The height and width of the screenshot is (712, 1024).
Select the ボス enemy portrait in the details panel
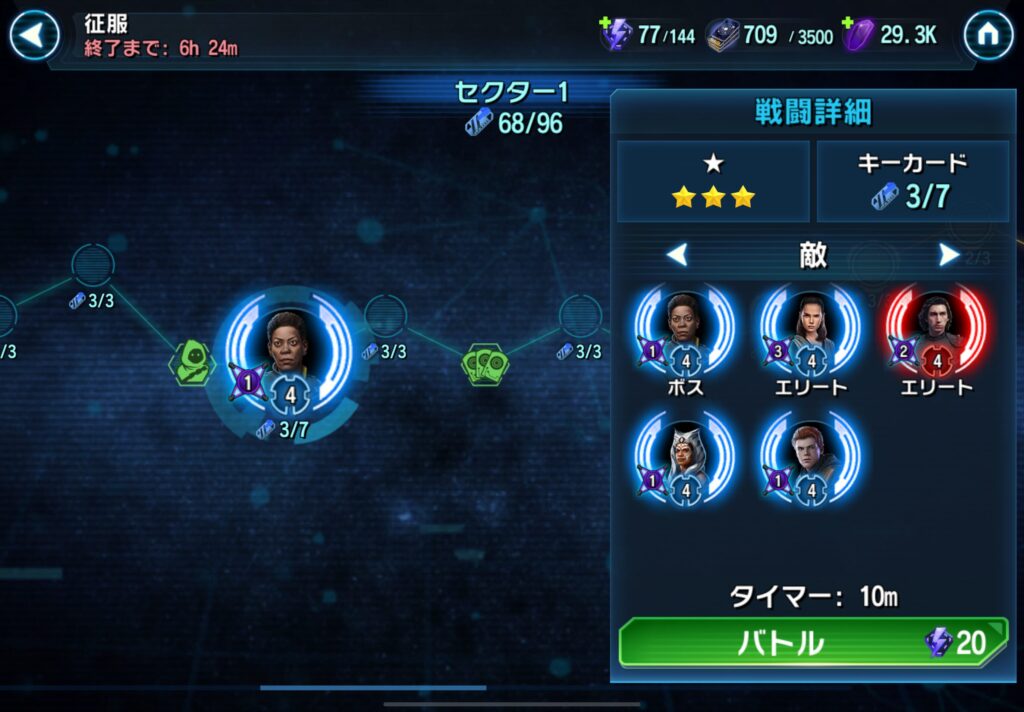686,327
